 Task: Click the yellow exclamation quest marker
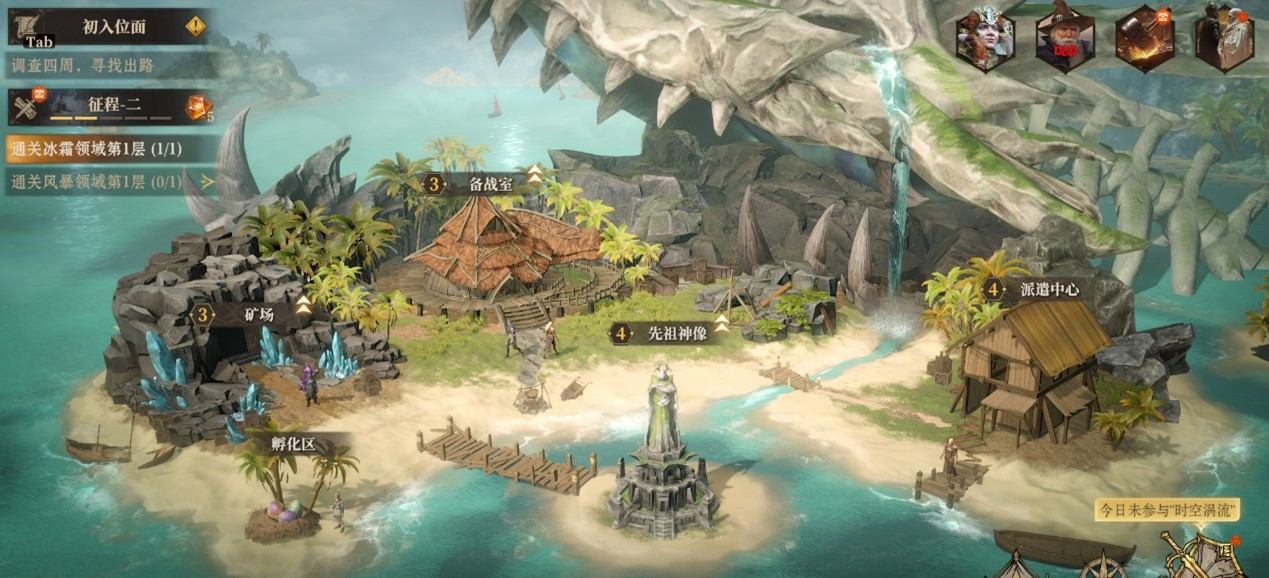point(195,27)
